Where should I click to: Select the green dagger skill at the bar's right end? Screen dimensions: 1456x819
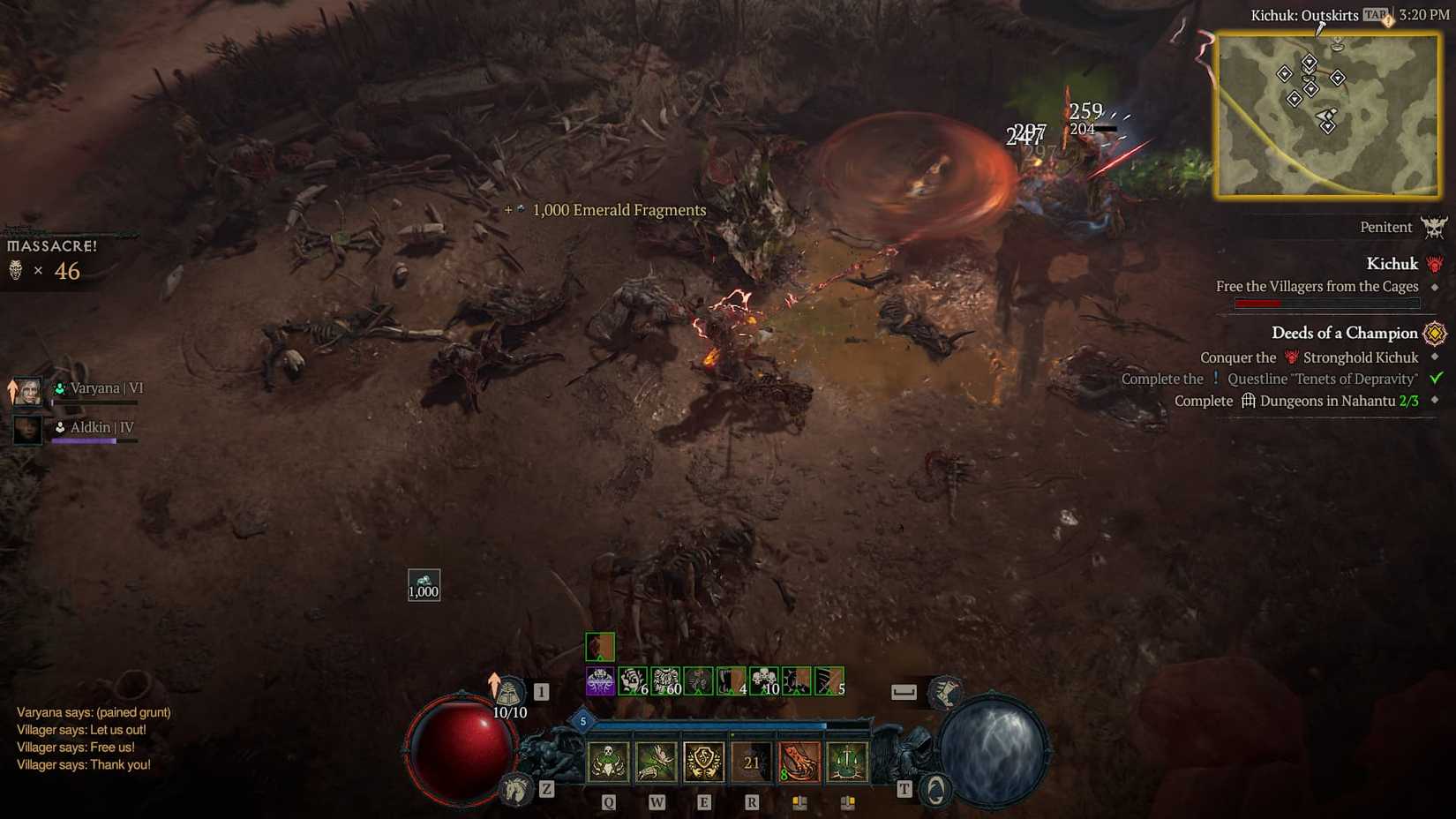(846, 762)
